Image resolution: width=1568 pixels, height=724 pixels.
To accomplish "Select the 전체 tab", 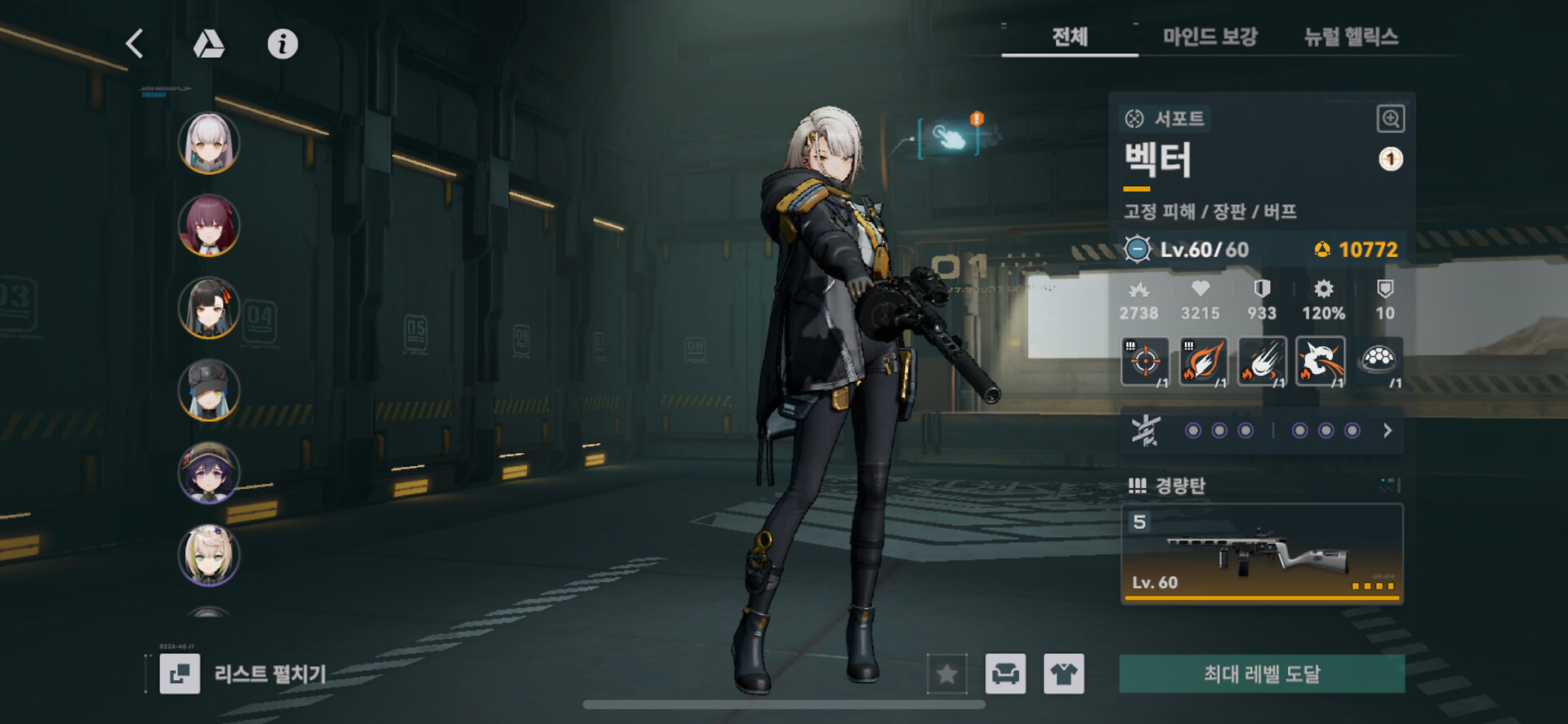I will point(1069,37).
